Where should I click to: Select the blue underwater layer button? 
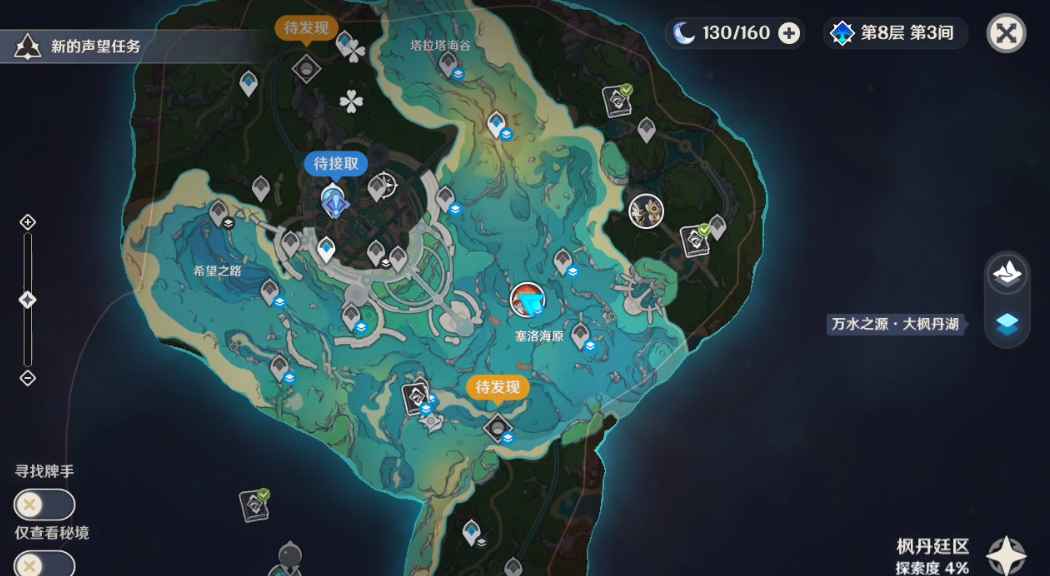1007,324
